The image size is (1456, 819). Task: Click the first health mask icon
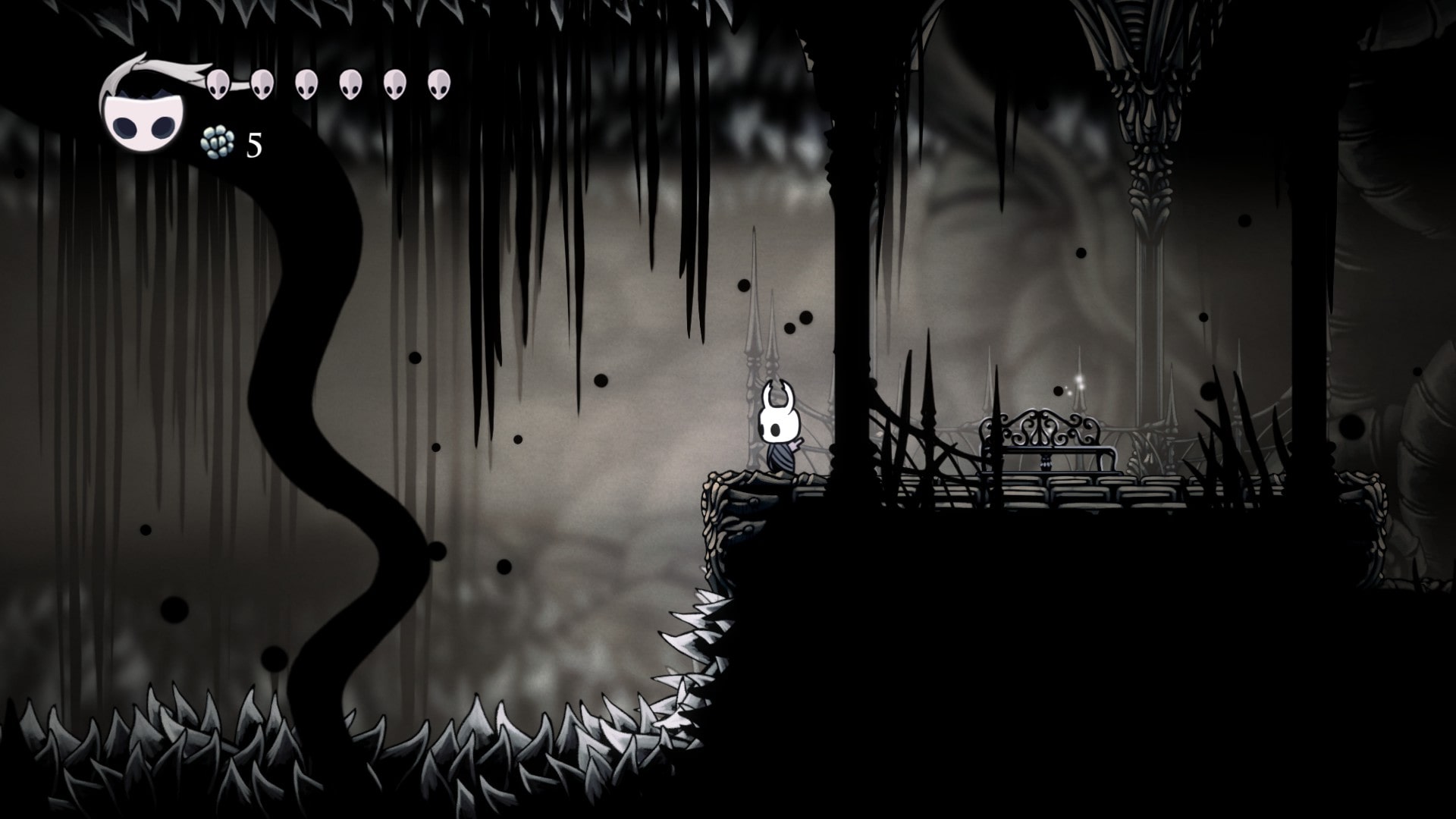click(219, 83)
